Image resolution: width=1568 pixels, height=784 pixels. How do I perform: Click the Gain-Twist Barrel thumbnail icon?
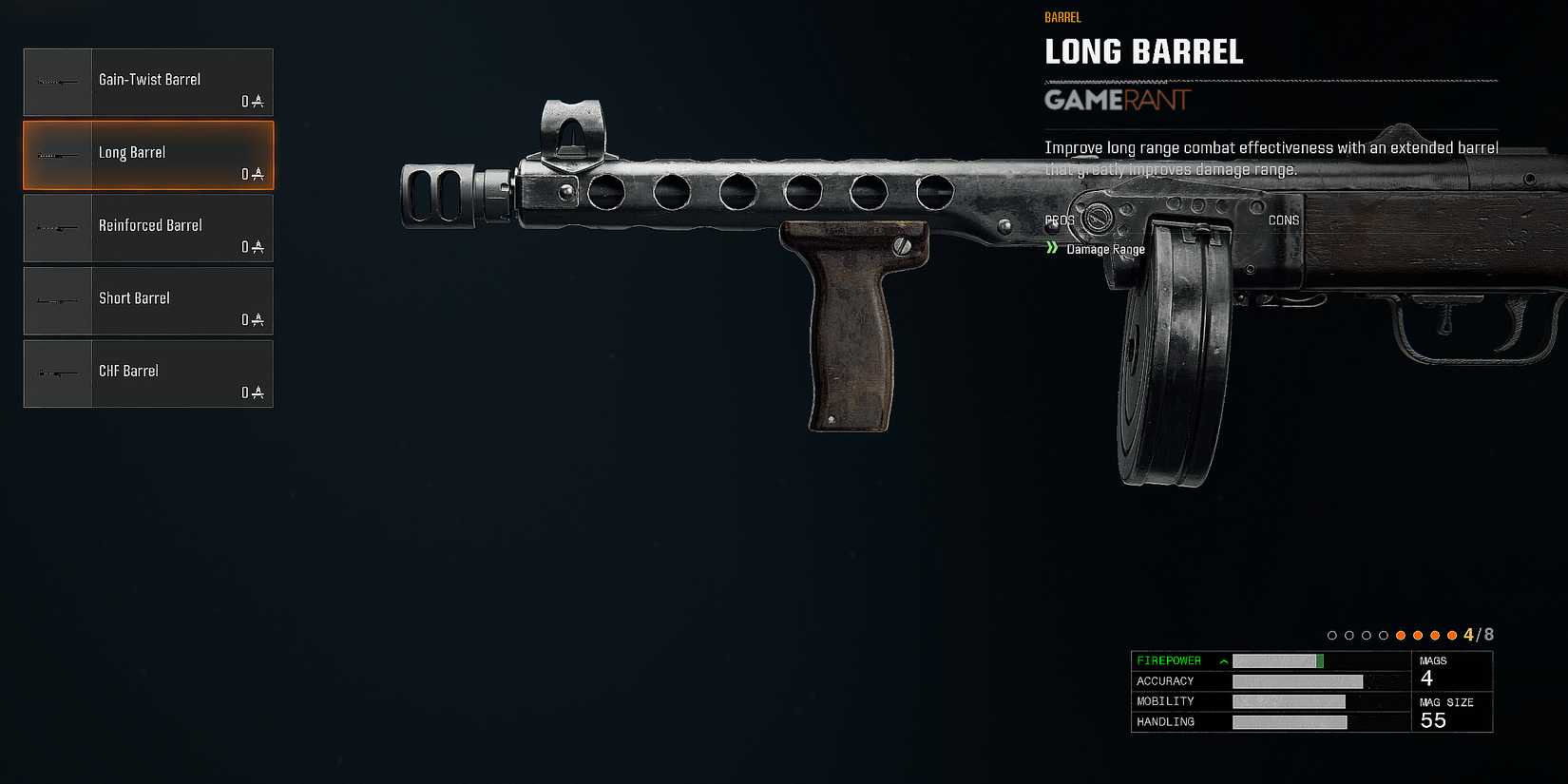[x=57, y=82]
